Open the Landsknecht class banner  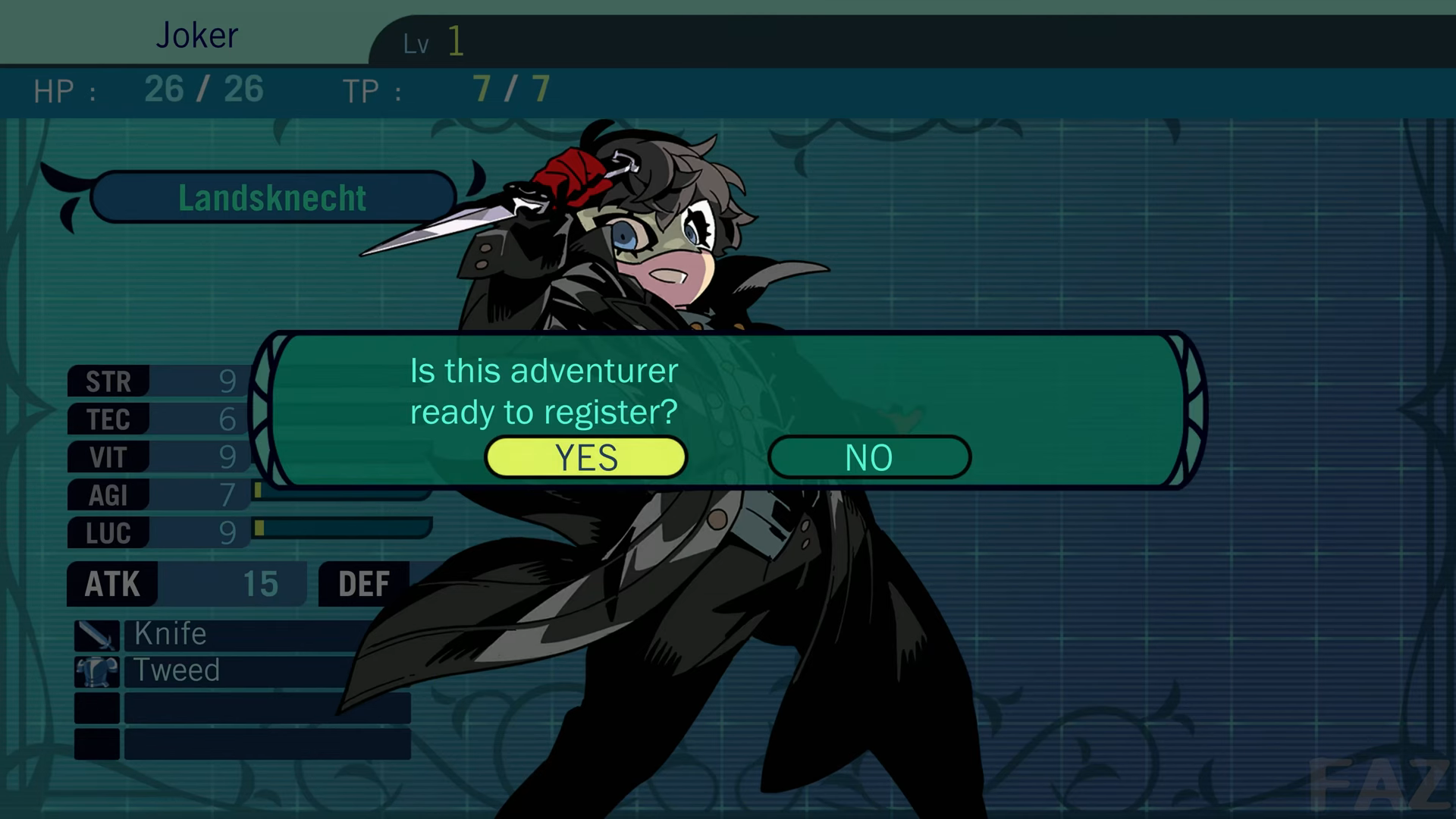pyautogui.click(x=273, y=197)
